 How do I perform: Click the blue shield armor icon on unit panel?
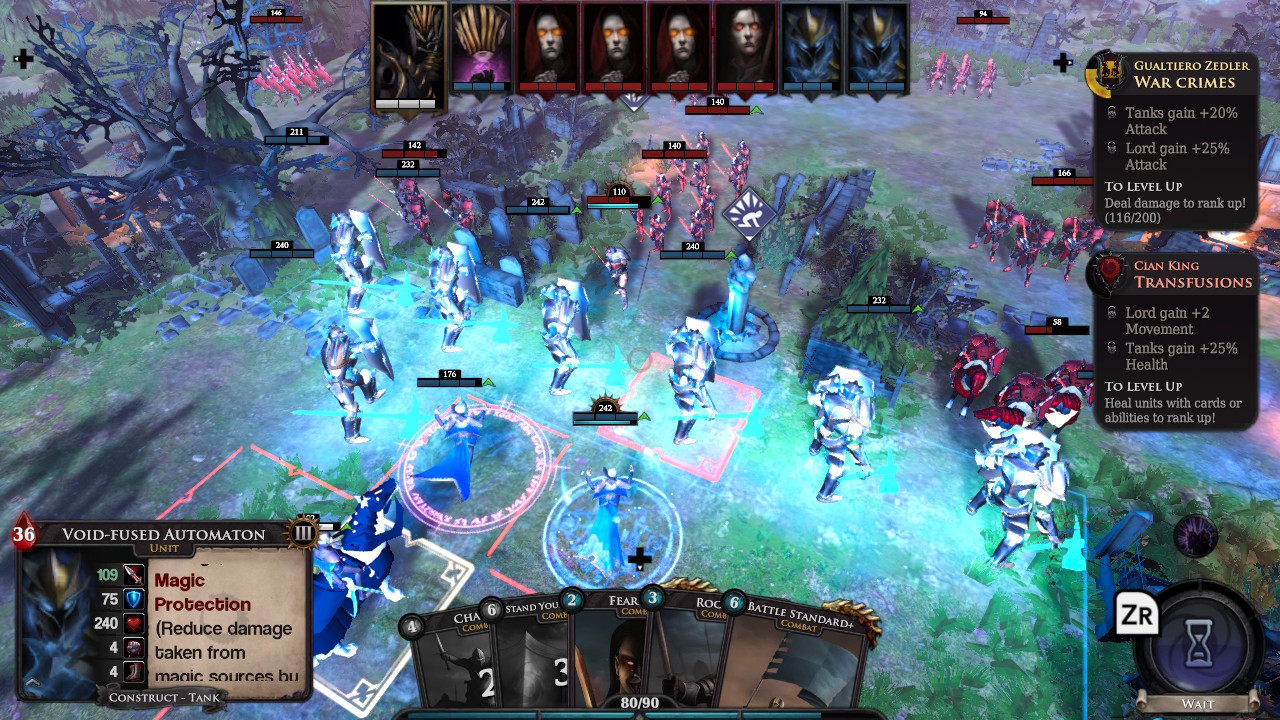tap(133, 600)
